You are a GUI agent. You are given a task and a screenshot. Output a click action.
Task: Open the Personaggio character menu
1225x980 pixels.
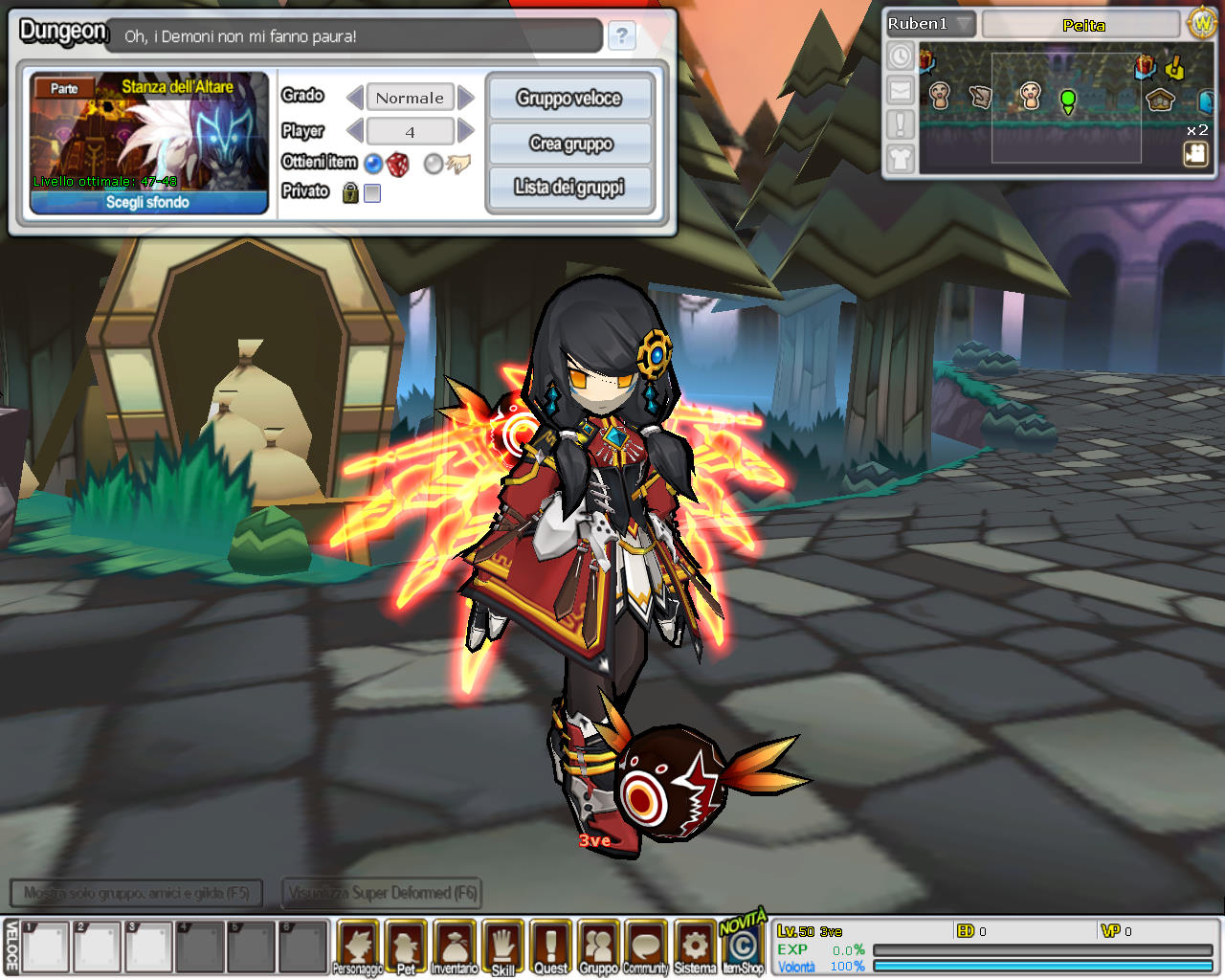tap(357, 947)
